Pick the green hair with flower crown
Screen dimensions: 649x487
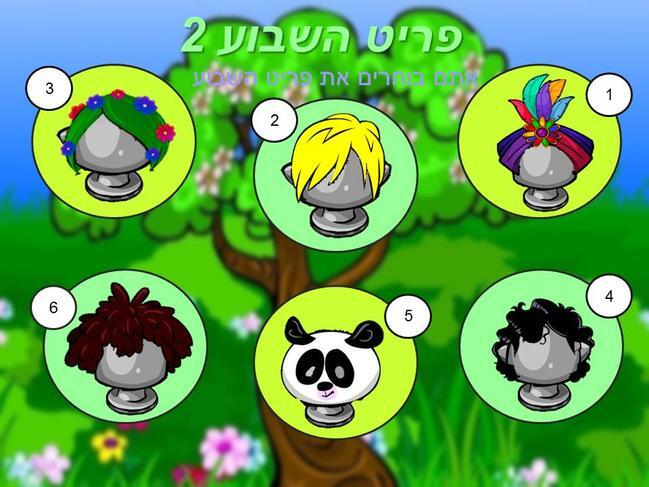115,140
